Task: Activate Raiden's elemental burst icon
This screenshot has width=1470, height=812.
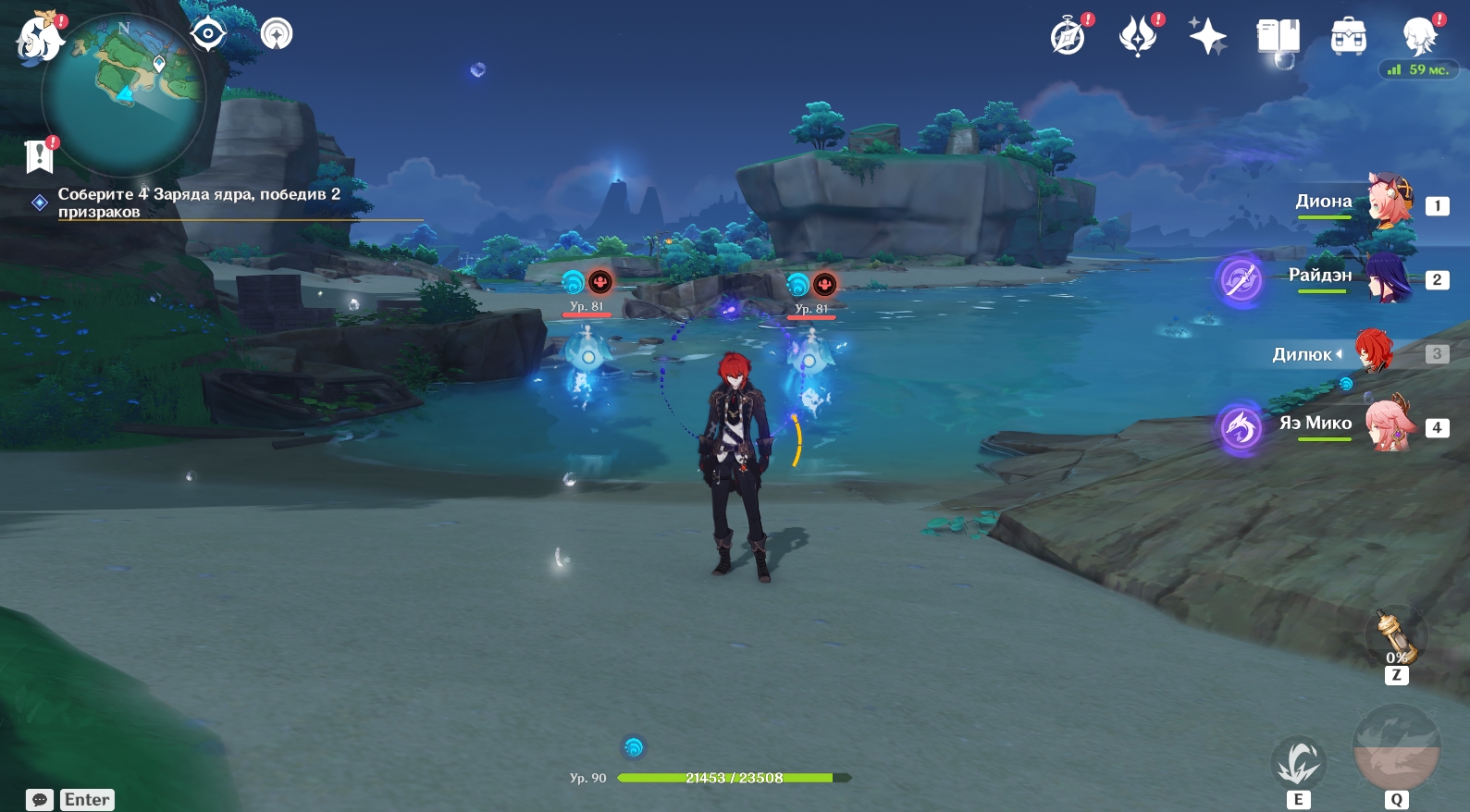Action: 1241,278
